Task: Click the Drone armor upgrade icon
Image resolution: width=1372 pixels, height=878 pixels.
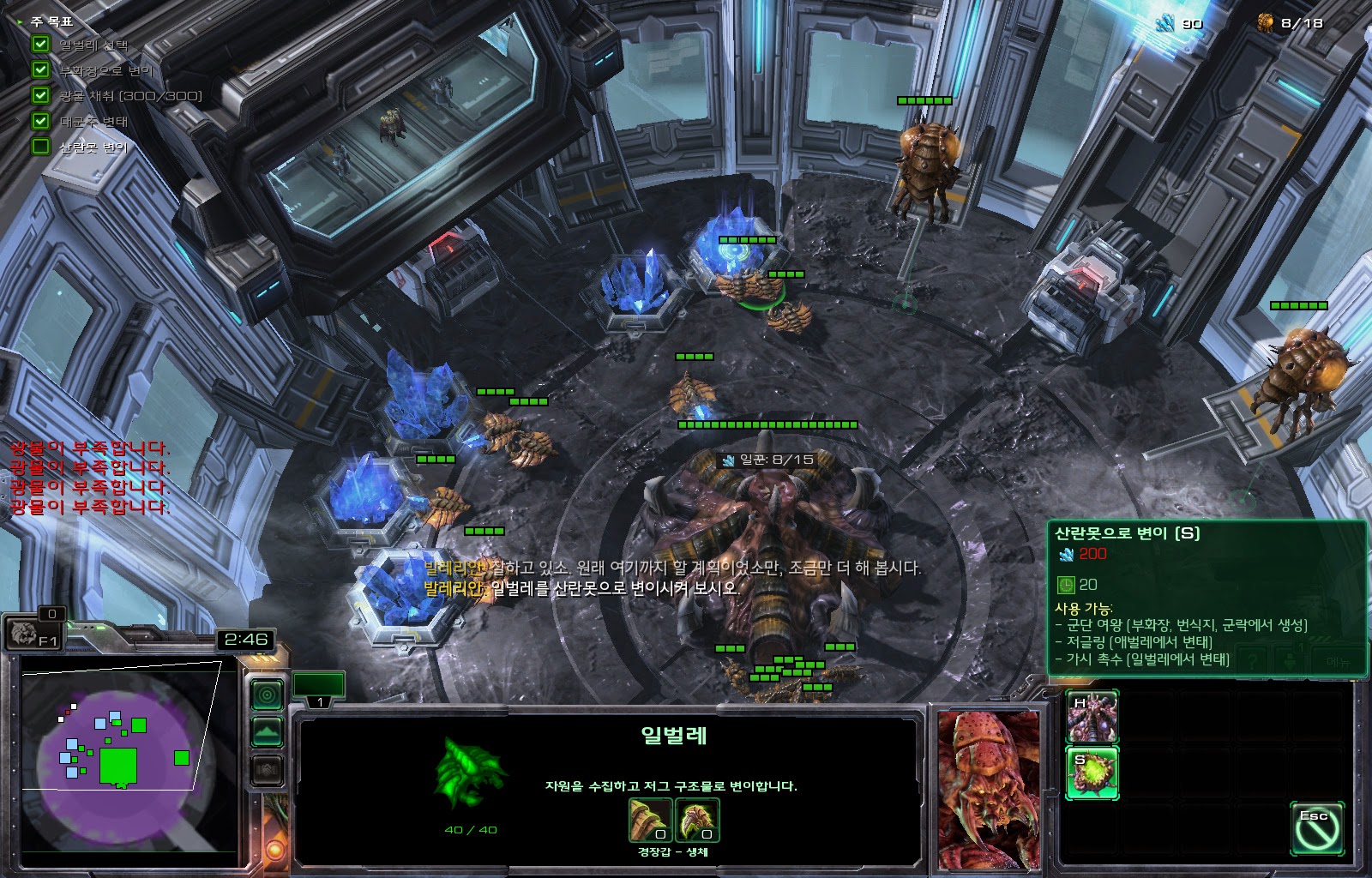Action: tap(650, 821)
